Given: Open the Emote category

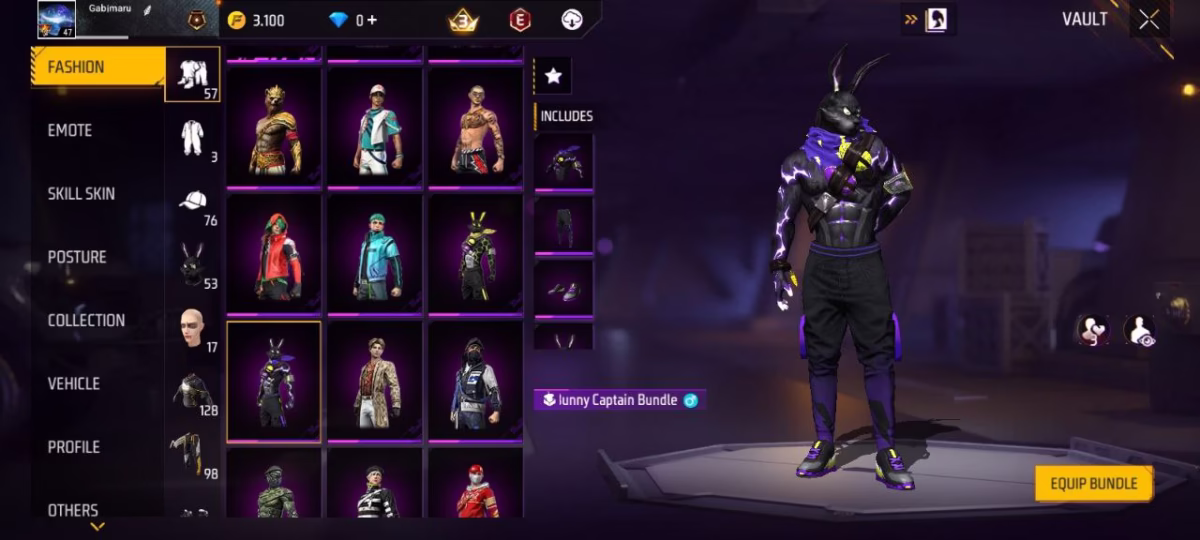Looking at the screenshot, I should 70,130.
